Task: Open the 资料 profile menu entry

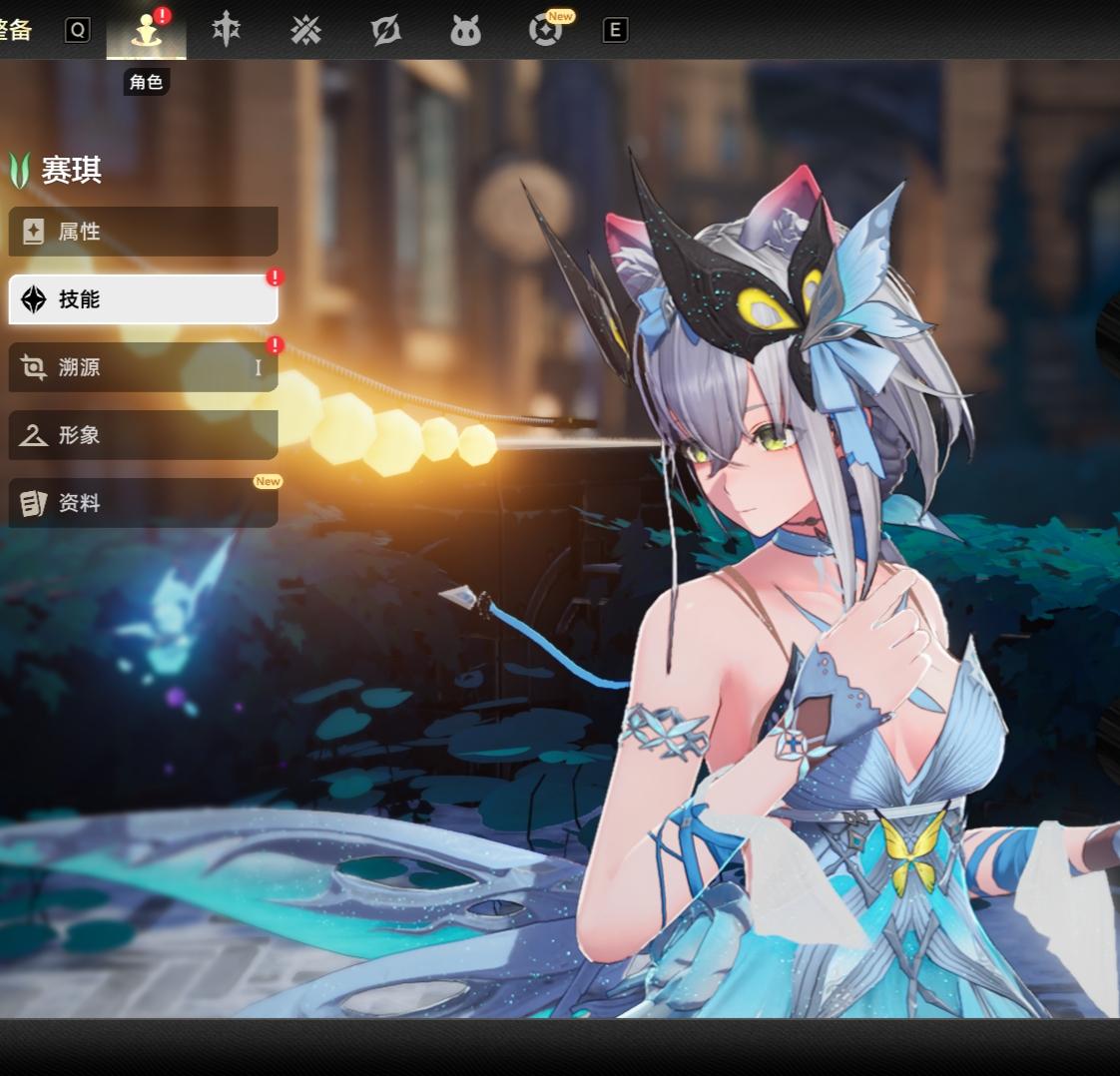Action: [143, 503]
